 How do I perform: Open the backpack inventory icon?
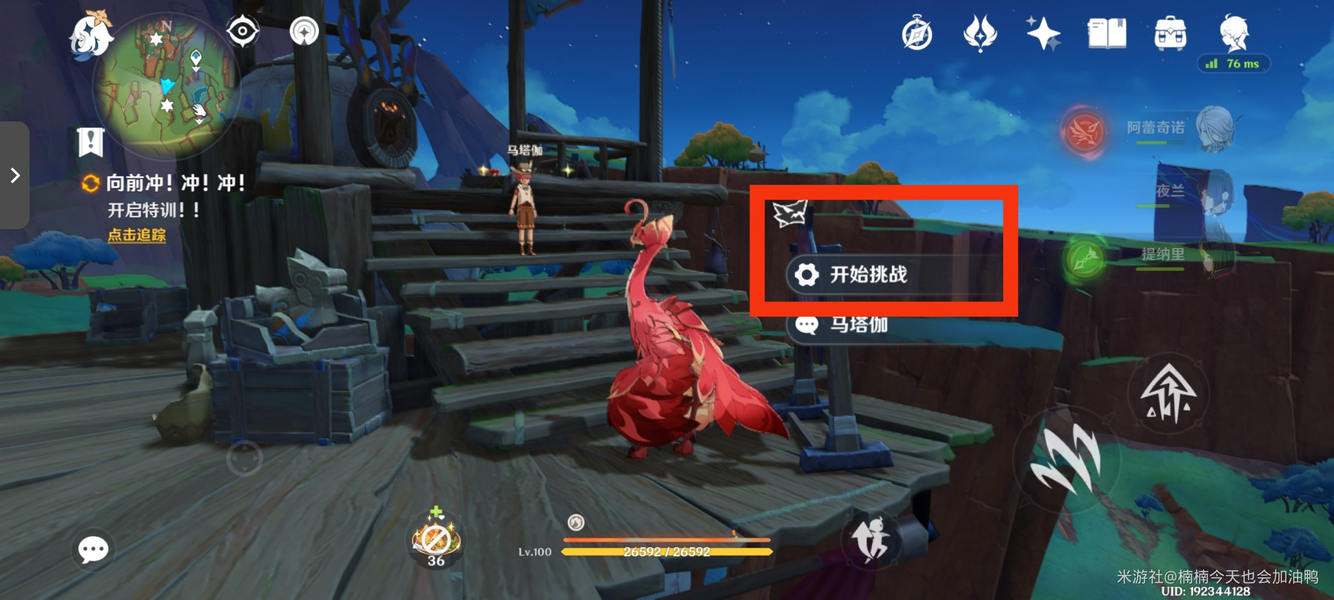pyautogui.click(x=1170, y=33)
